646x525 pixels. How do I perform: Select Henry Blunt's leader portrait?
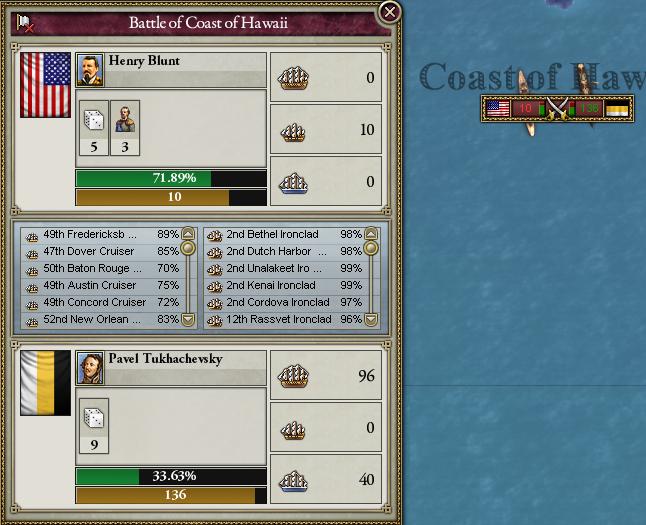pos(90,69)
